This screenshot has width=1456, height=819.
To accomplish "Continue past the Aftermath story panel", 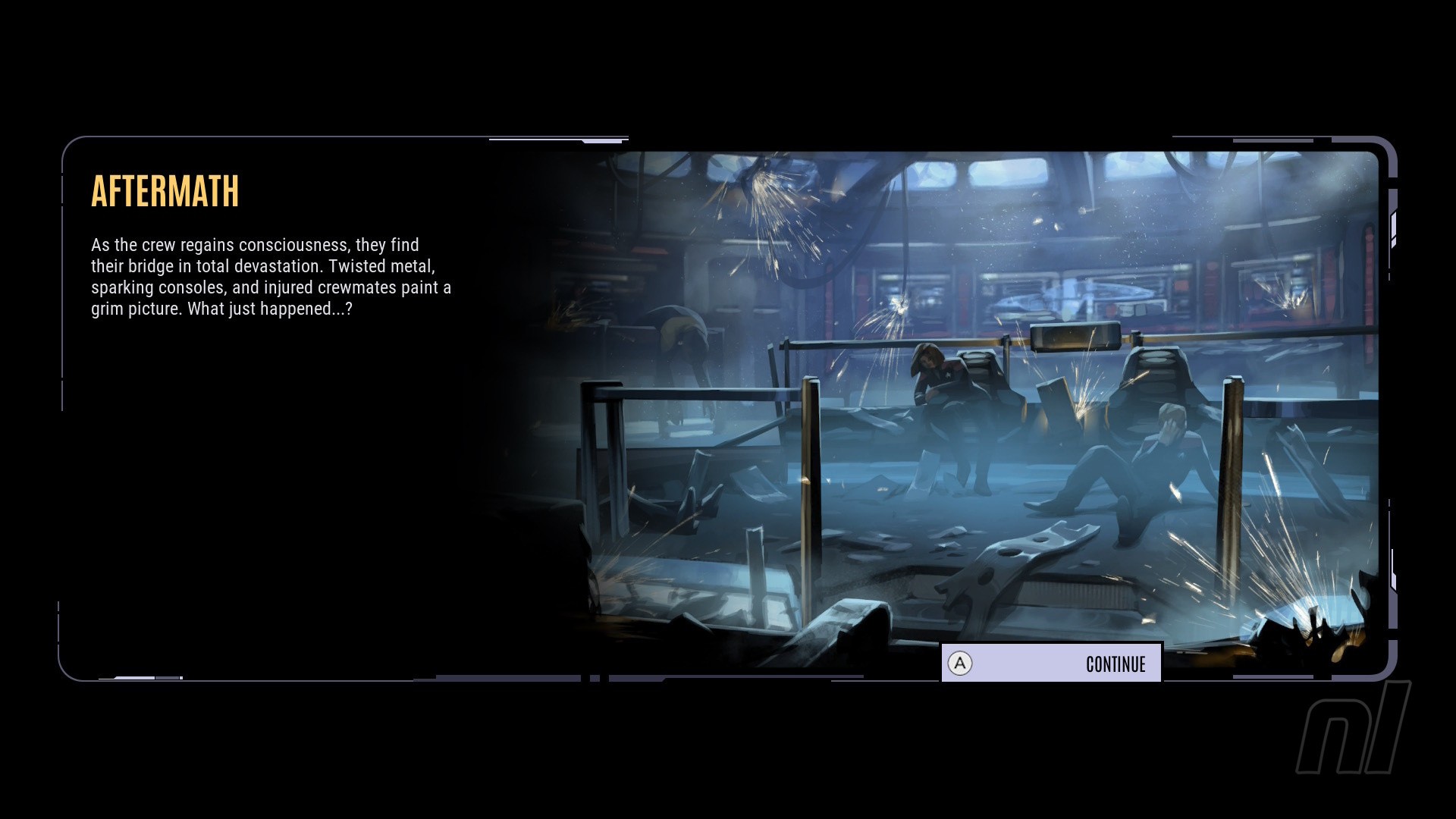I will [x=1051, y=664].
